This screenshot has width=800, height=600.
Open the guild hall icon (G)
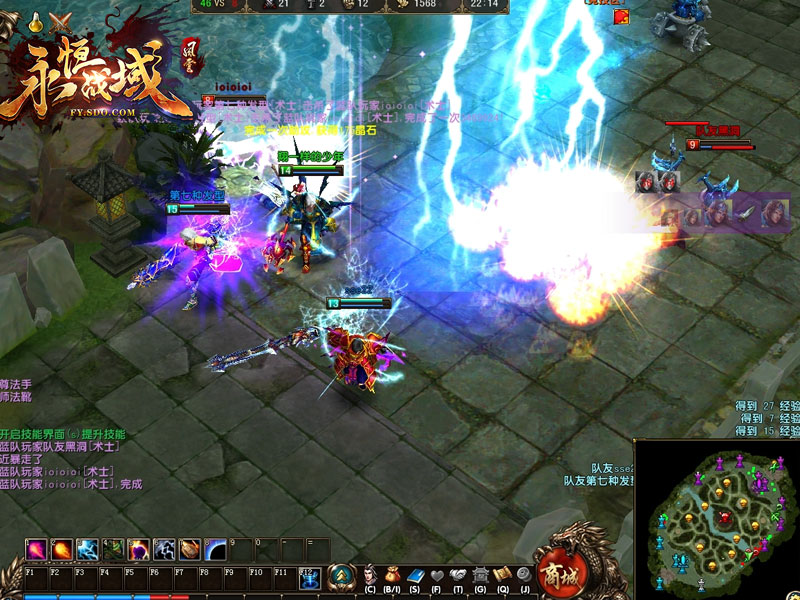pyautogui.click(x=480, y=574)
